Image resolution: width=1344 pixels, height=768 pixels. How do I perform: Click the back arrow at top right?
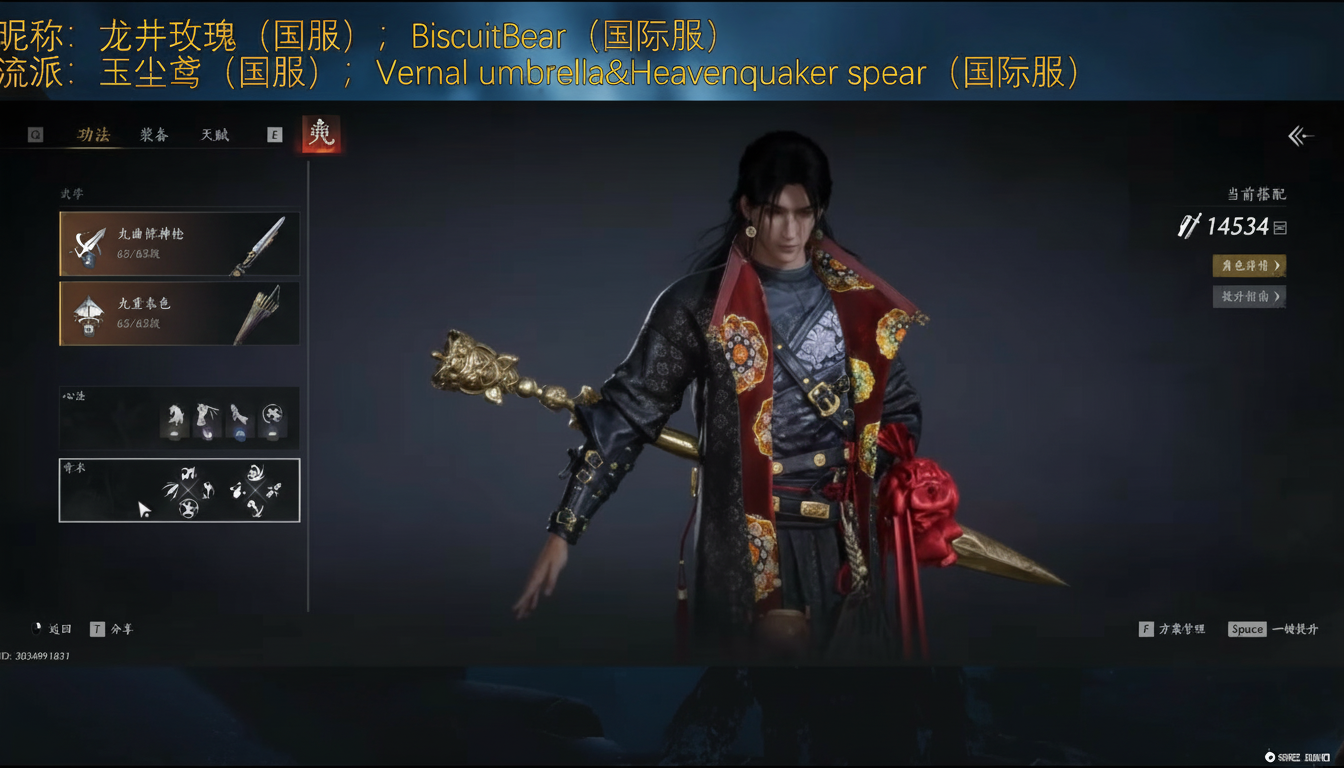1300,136
